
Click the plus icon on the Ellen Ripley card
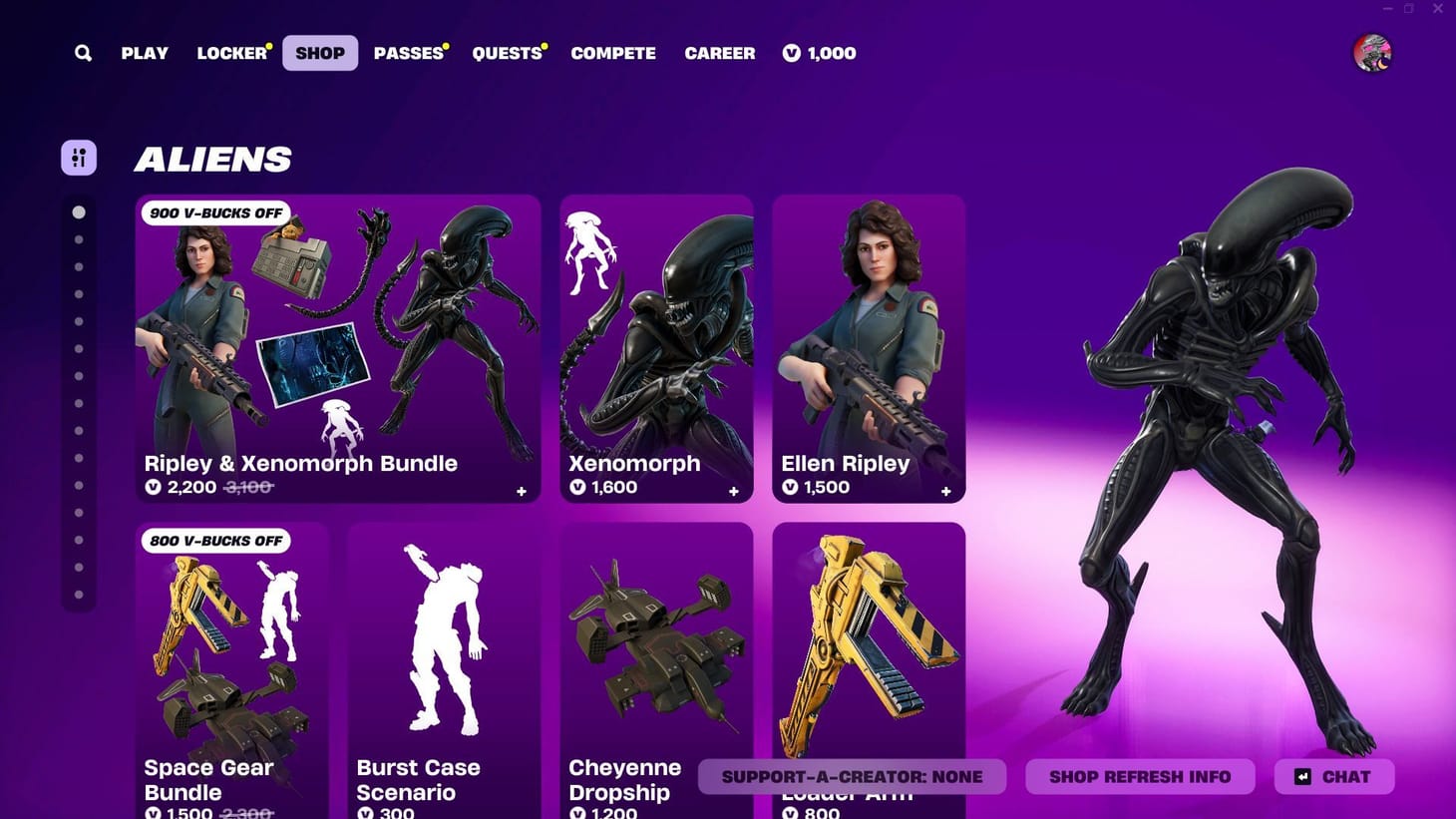pos(945,491)
